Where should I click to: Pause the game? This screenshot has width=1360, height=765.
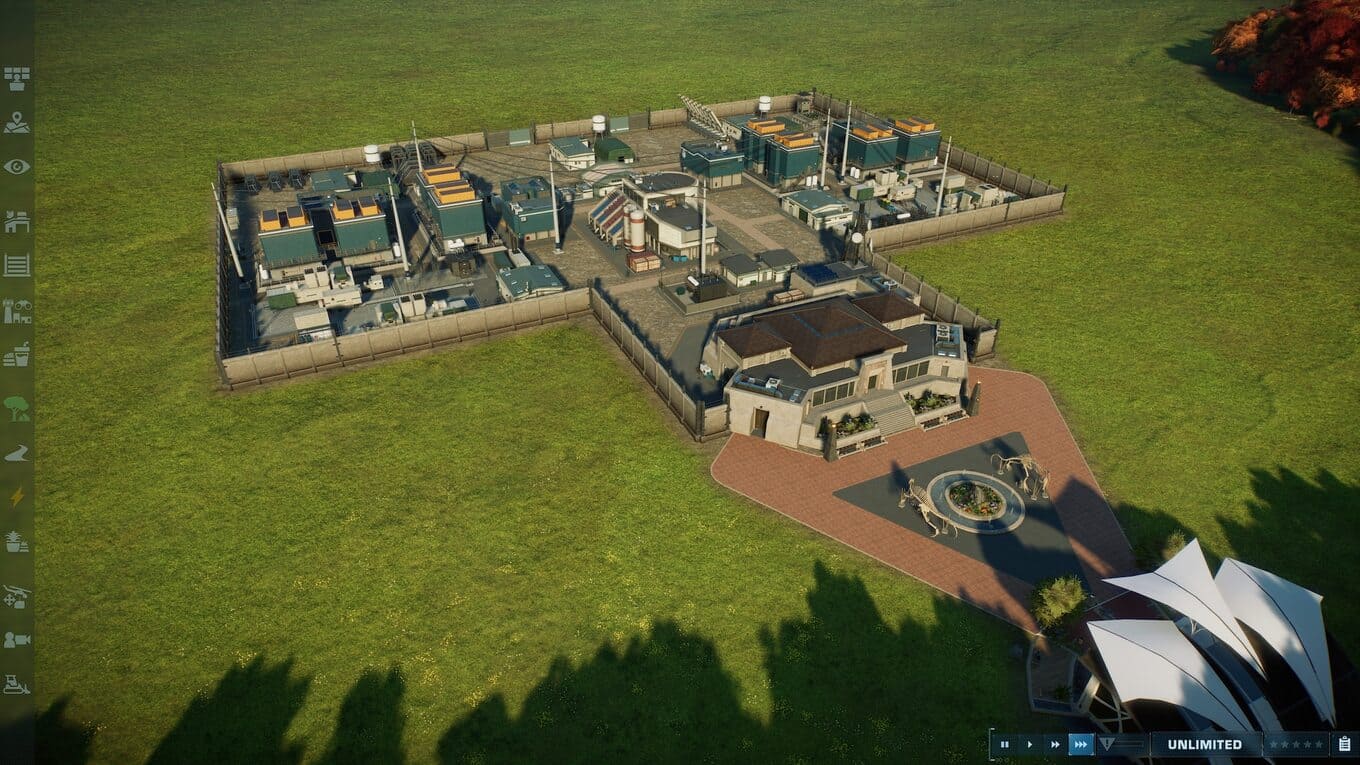click(1004, 745)
